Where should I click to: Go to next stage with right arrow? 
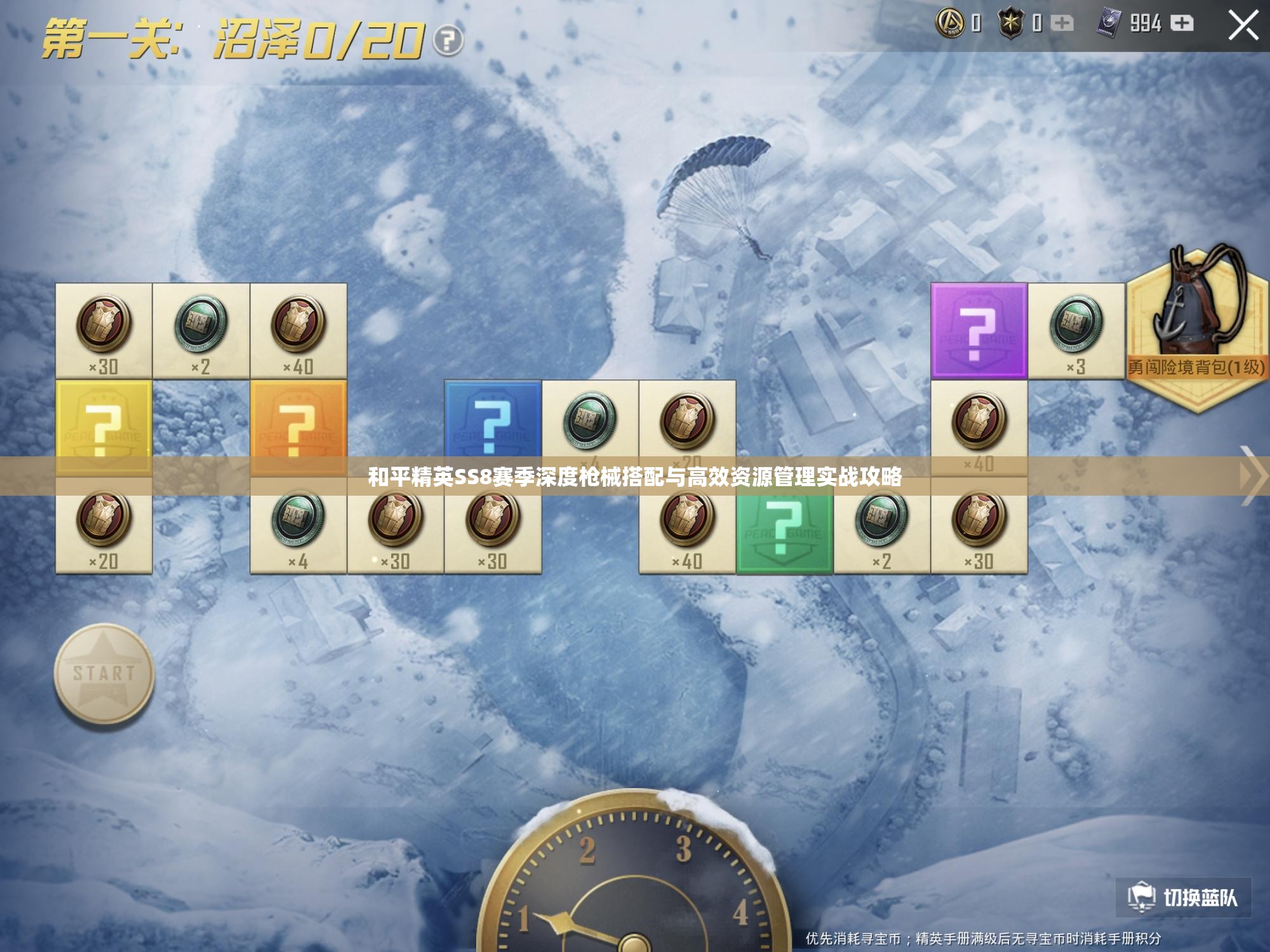[1254, 475]
